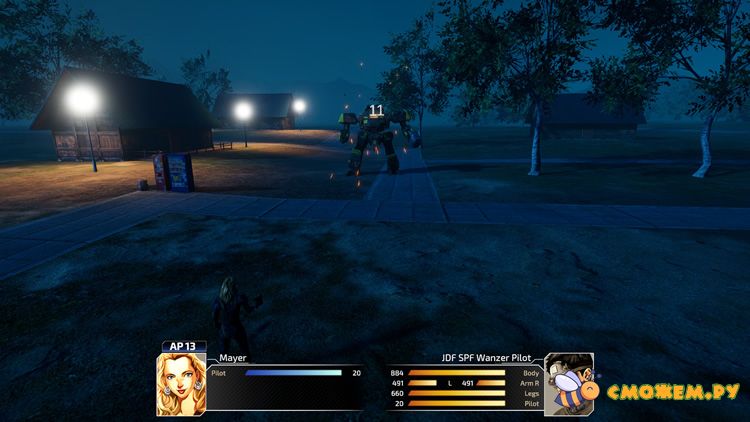This screenshot has width=750, height=422.
Task: Click Mayer's character portrait
Action: click(181, 383)
